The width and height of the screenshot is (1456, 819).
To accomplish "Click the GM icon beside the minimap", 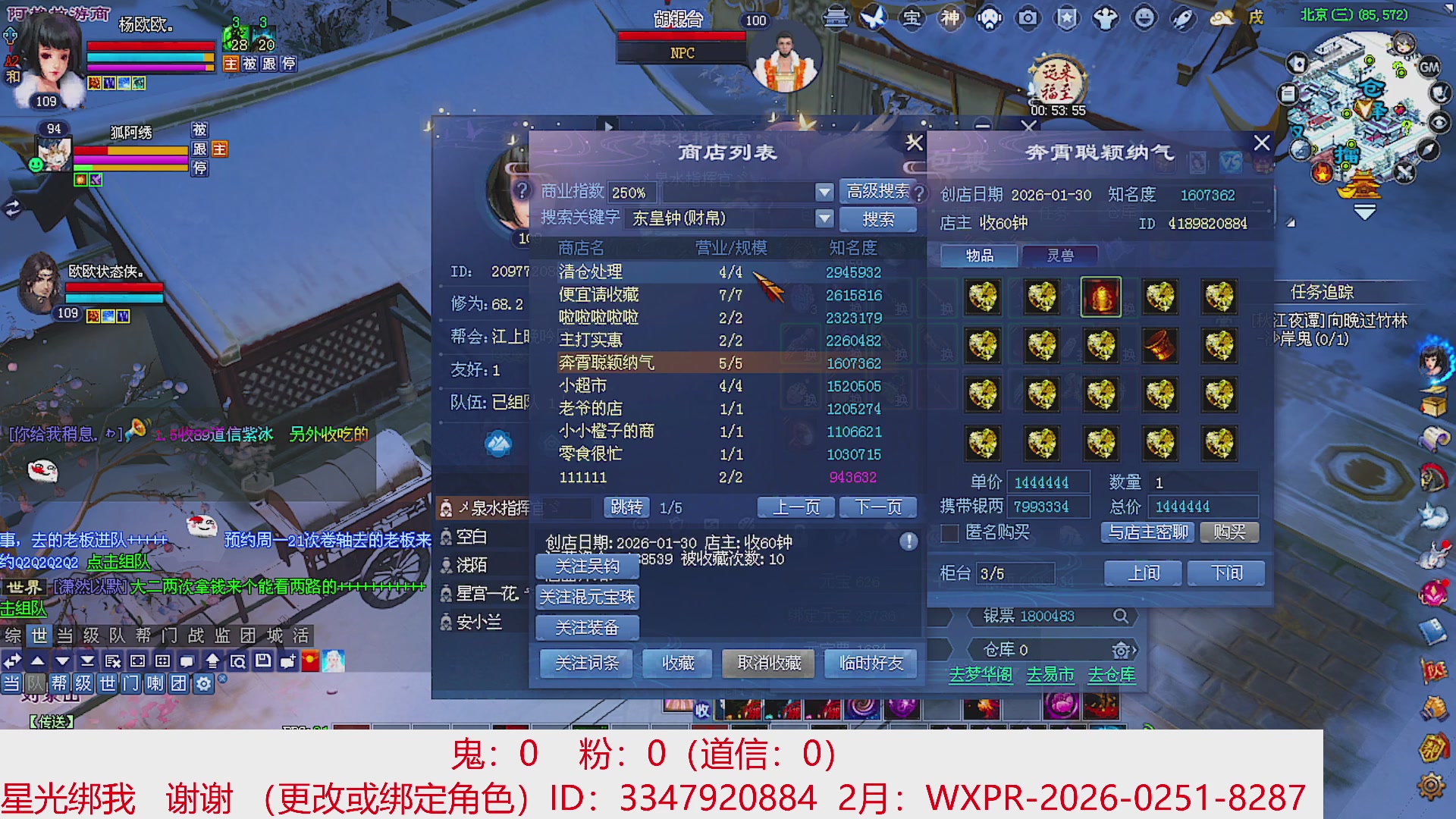I will click(x=1429, y=68).
